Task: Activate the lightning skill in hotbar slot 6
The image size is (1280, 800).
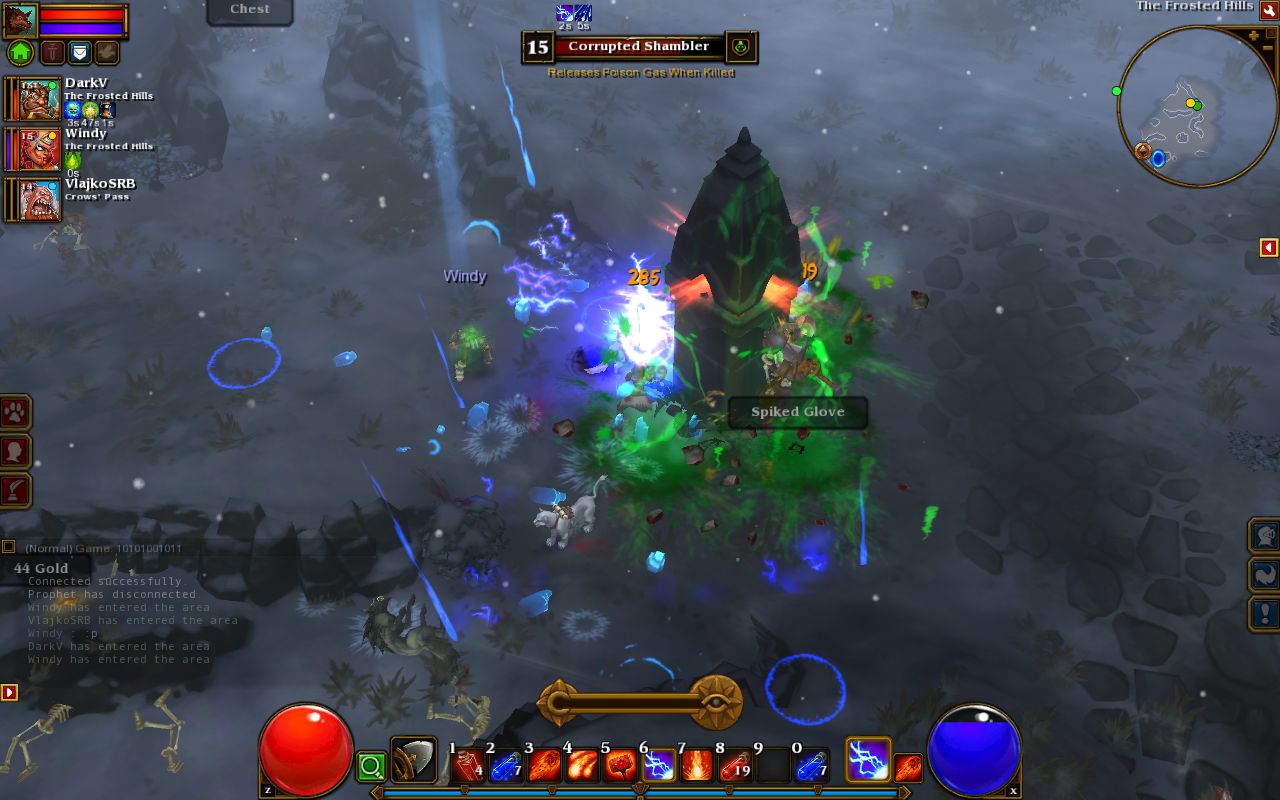Action: [x=658, y=766]
